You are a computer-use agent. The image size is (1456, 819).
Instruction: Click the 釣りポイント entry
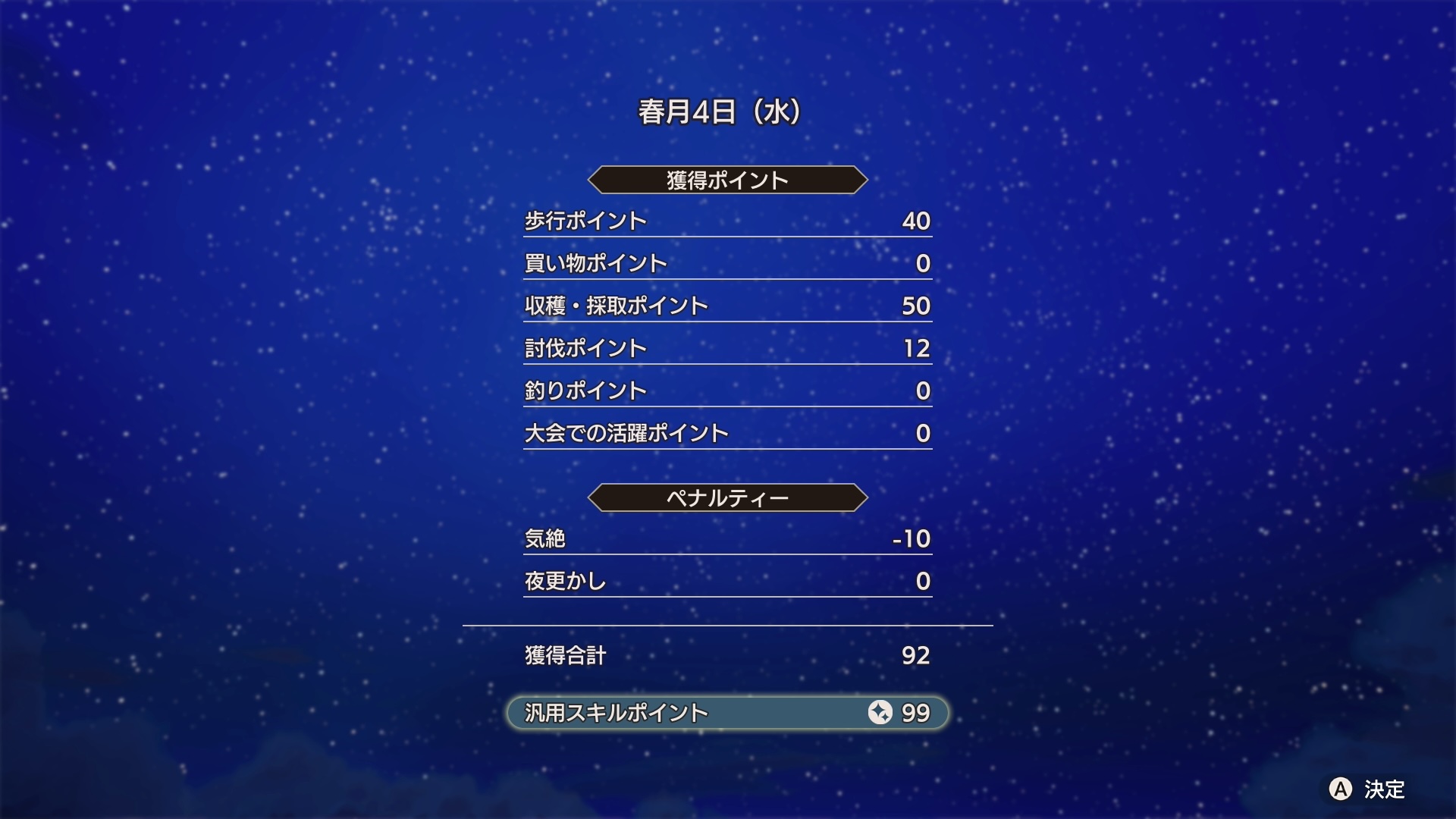coord(585,390)
